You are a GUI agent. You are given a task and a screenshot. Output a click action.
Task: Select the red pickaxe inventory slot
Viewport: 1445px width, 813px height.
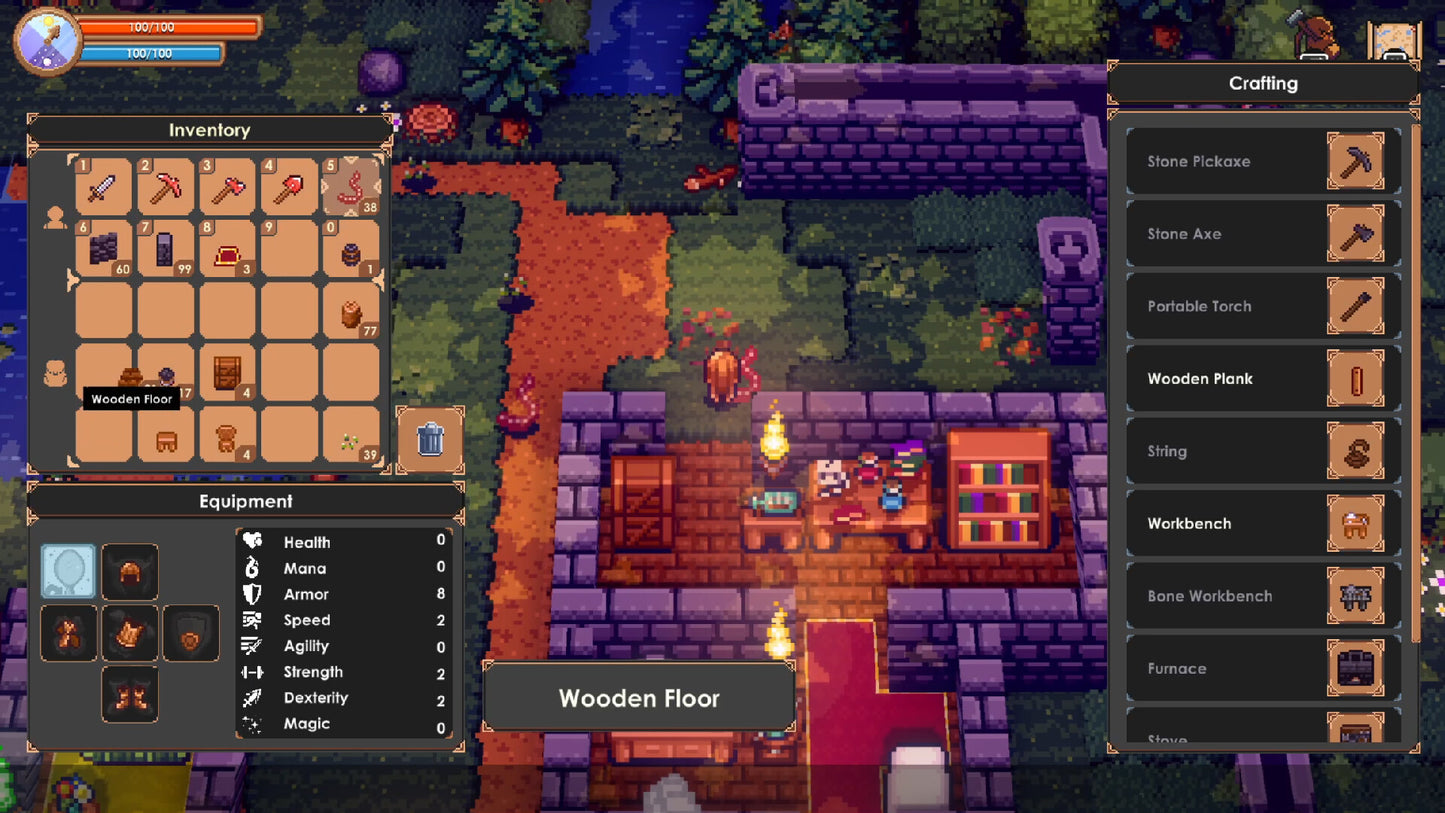click(165, 187)
